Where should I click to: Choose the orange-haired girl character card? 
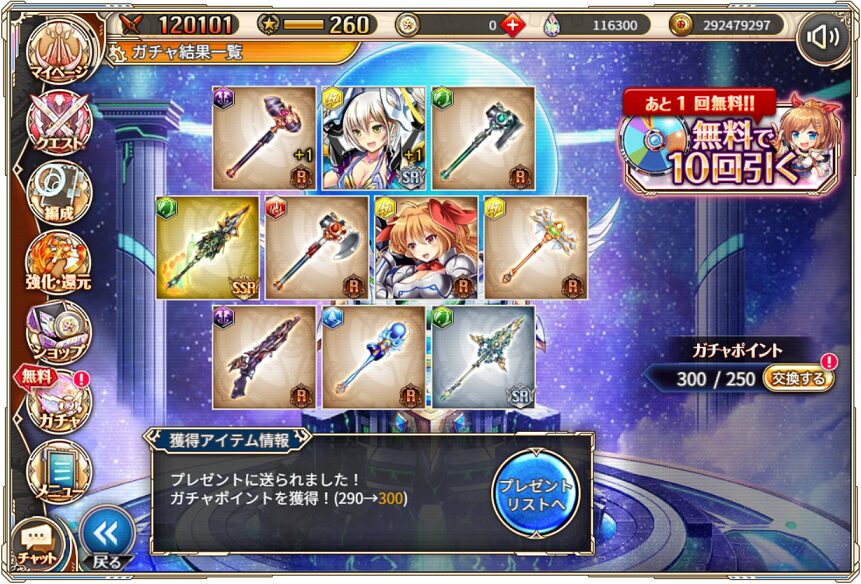click(x=426, y=248)
